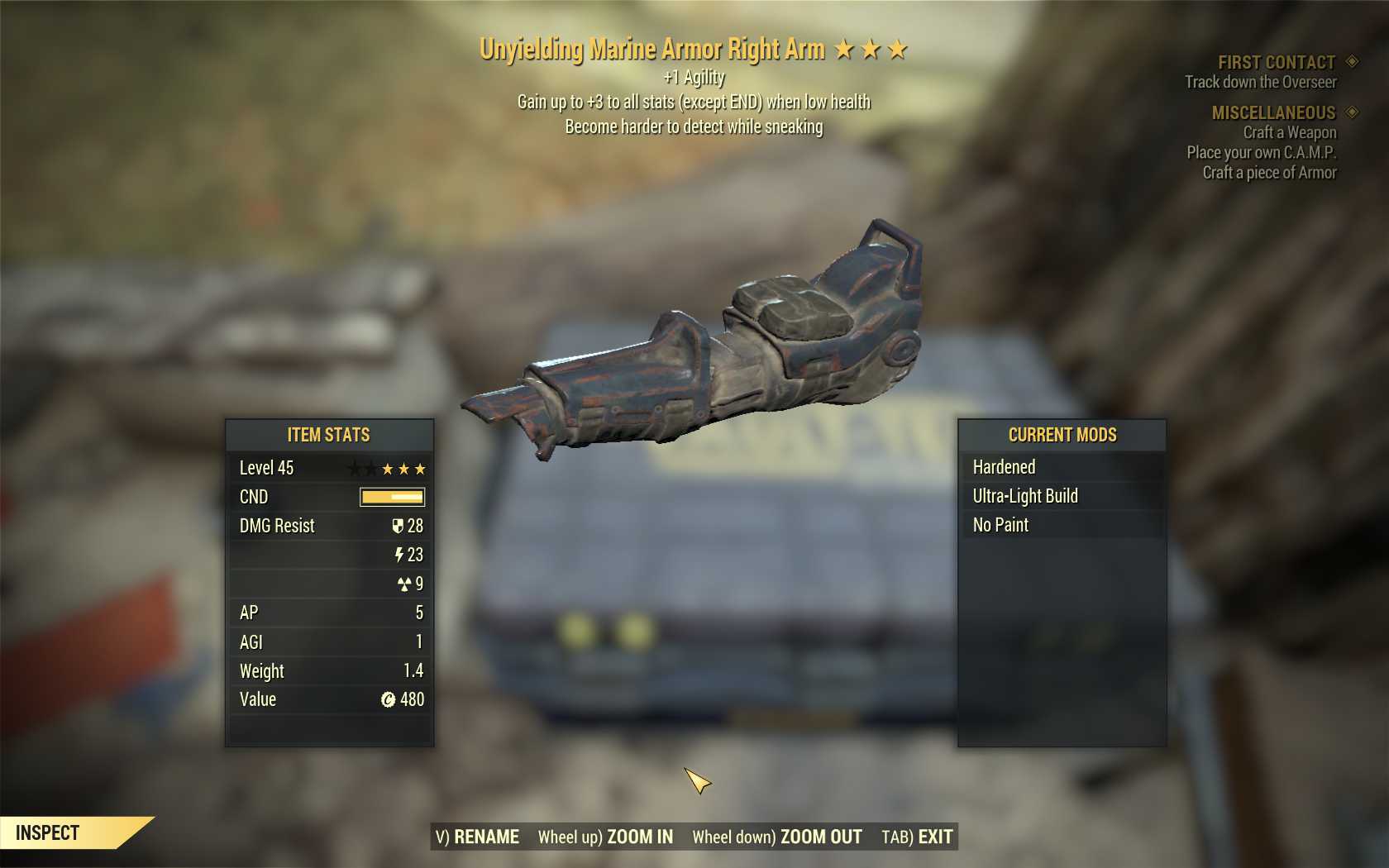Select the Hardened mod entry
The width and height of the screenshot is (1389, 868).
[x=1062, y=467]
